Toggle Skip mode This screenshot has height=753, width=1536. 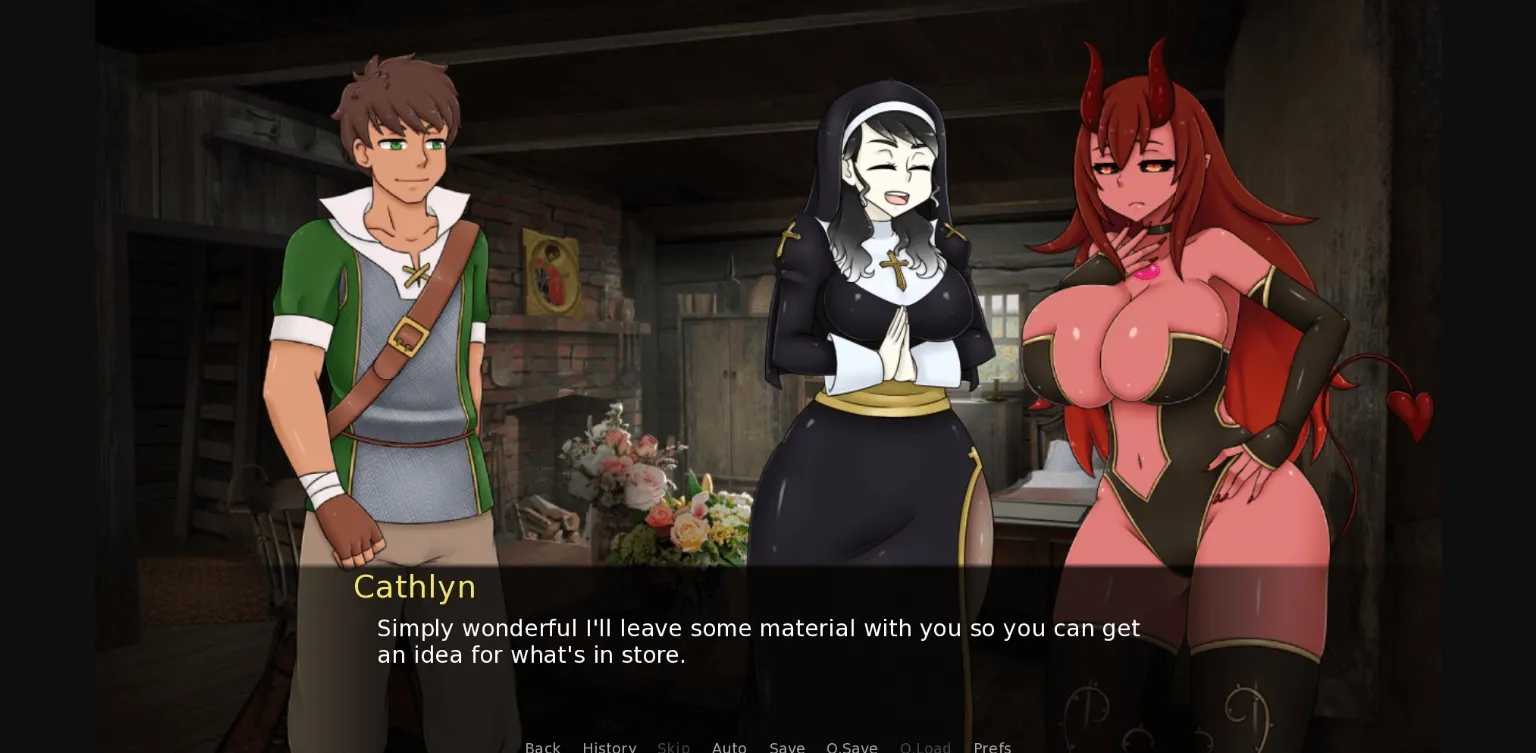[673, 747]
